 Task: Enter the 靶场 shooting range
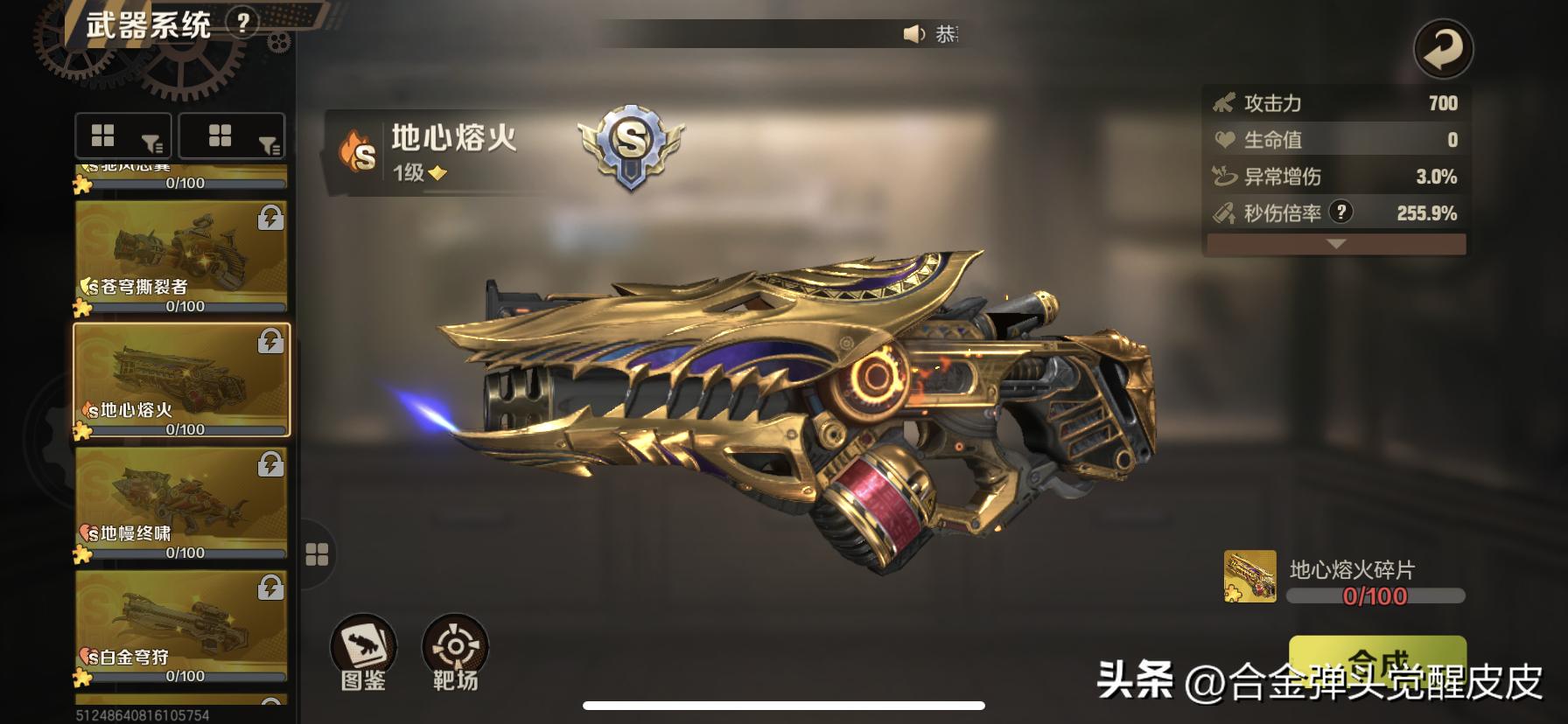click(455, 651)
